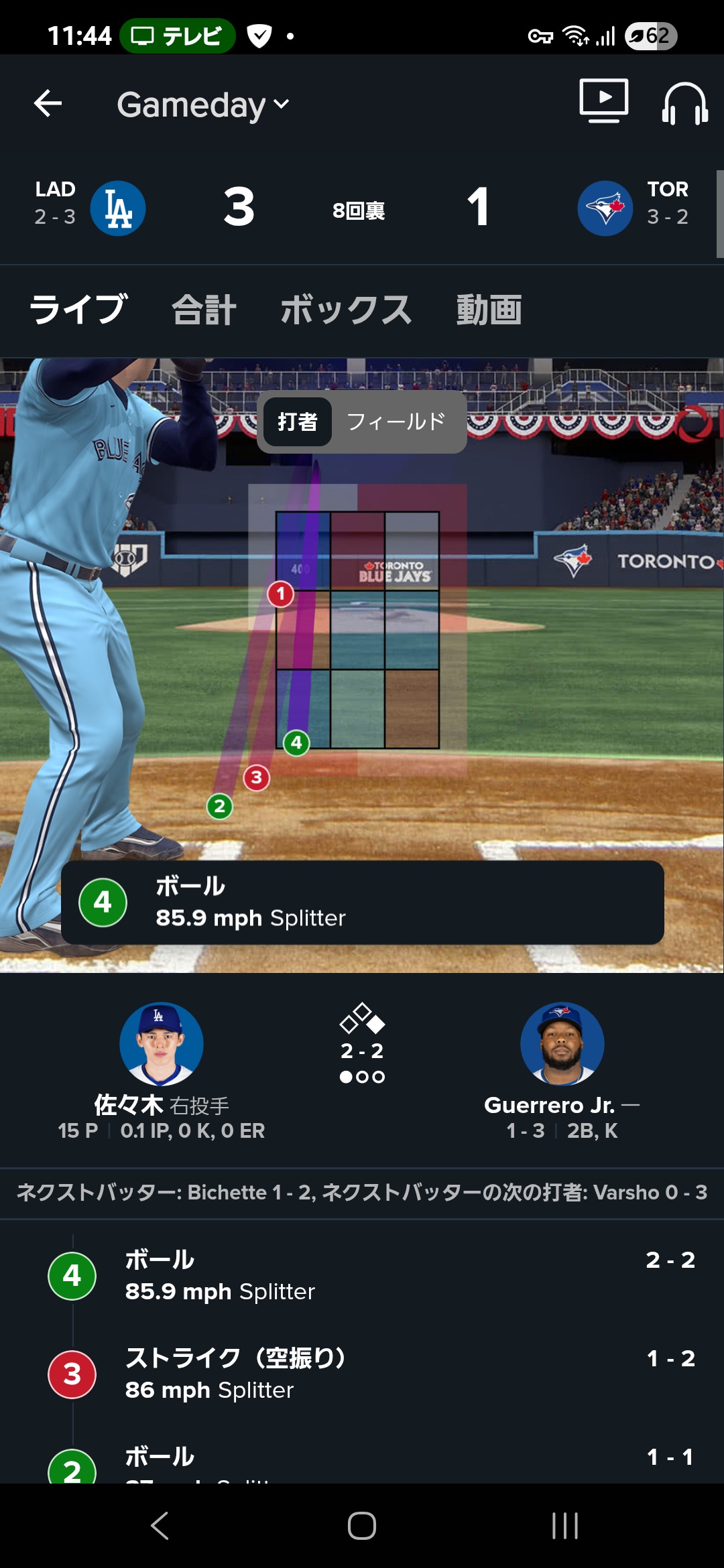The width and height of the screenshot is (724, 1568).
Task: Open pitcher 佐々木 player photo
Action: (x=161, y=1043)
